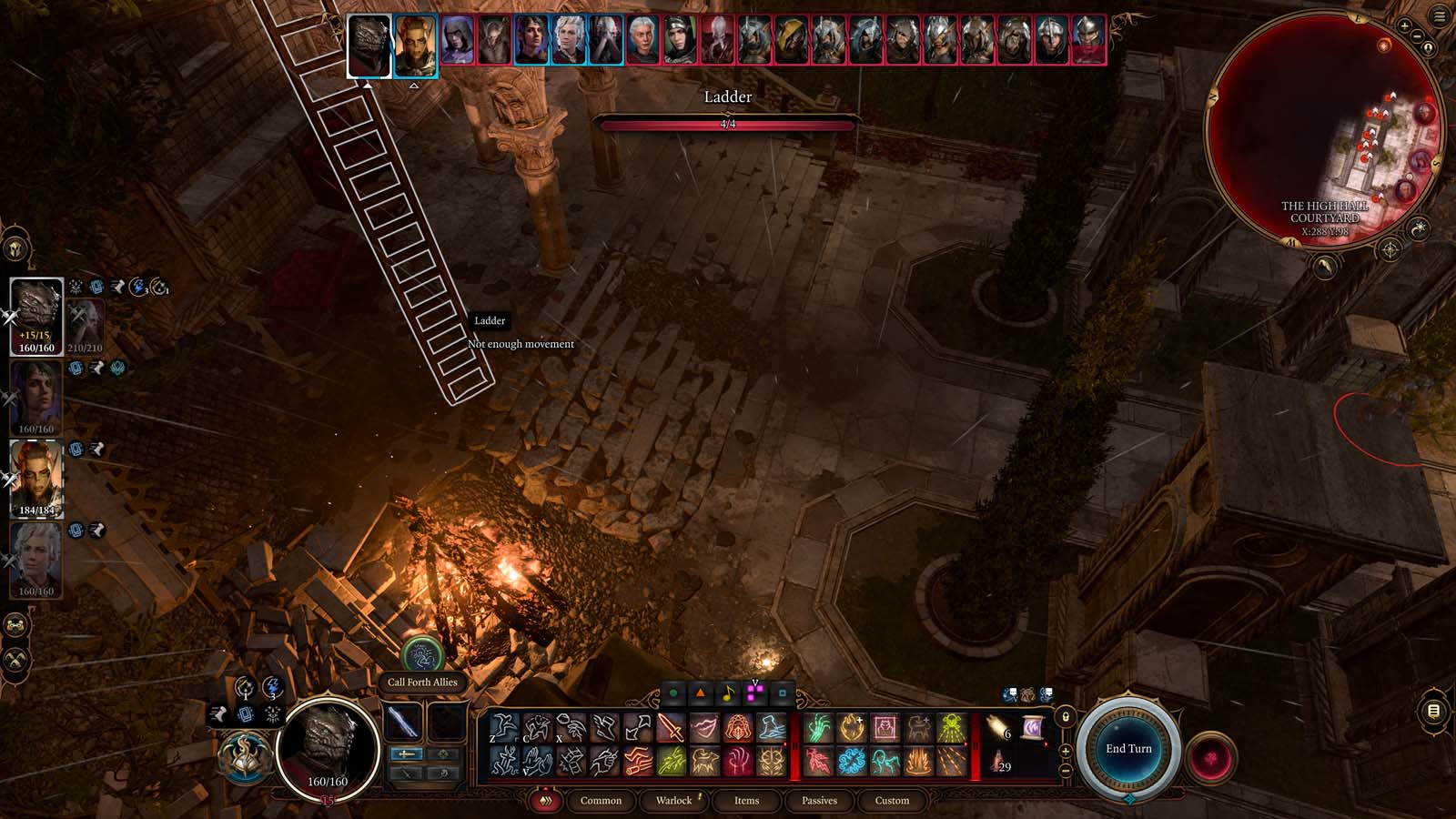The height and width of the screenshot is (819, 1456).
Task: Zoom in the minimap
Action: pos(1405,27)
